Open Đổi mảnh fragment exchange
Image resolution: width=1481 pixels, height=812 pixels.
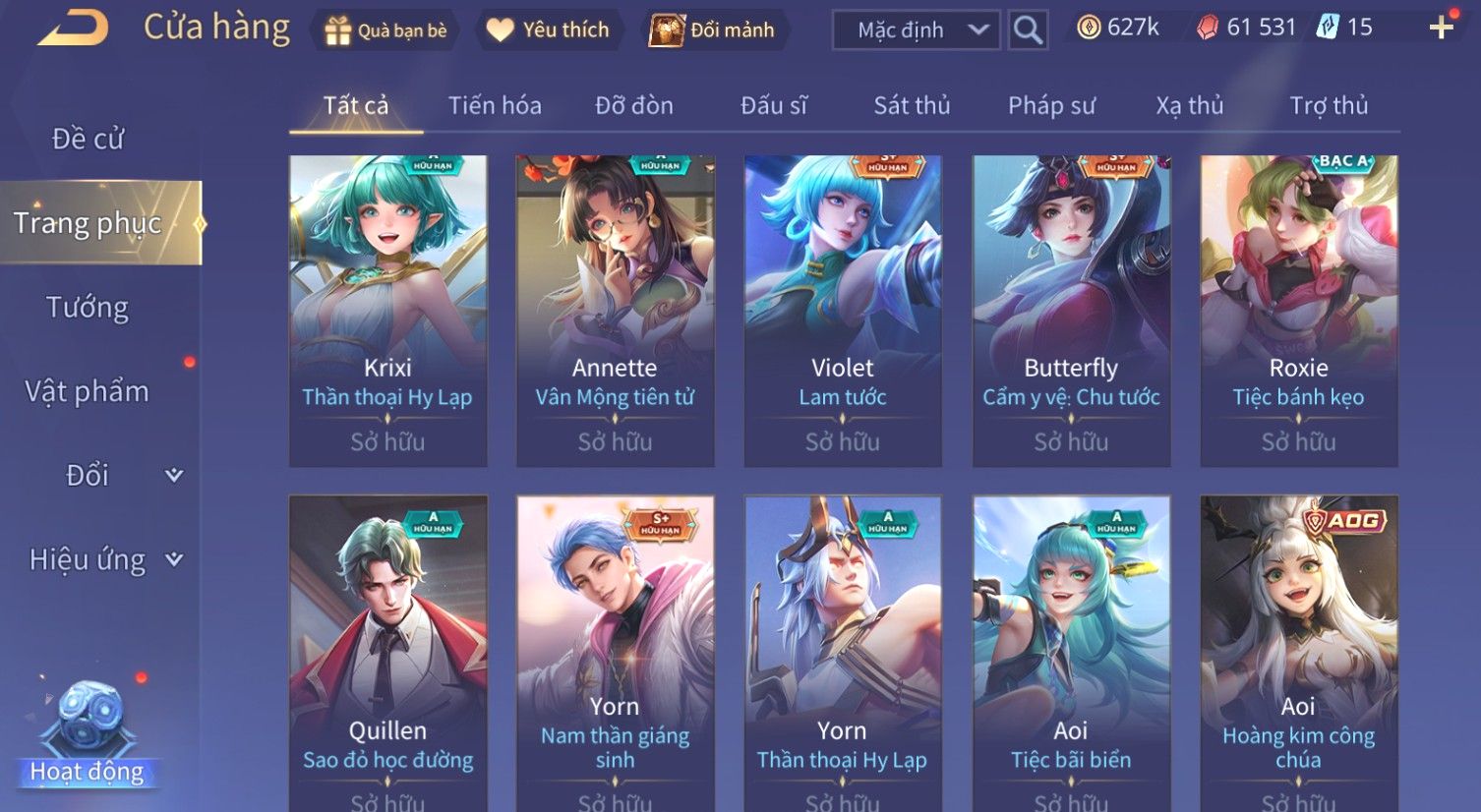point(712,30)
